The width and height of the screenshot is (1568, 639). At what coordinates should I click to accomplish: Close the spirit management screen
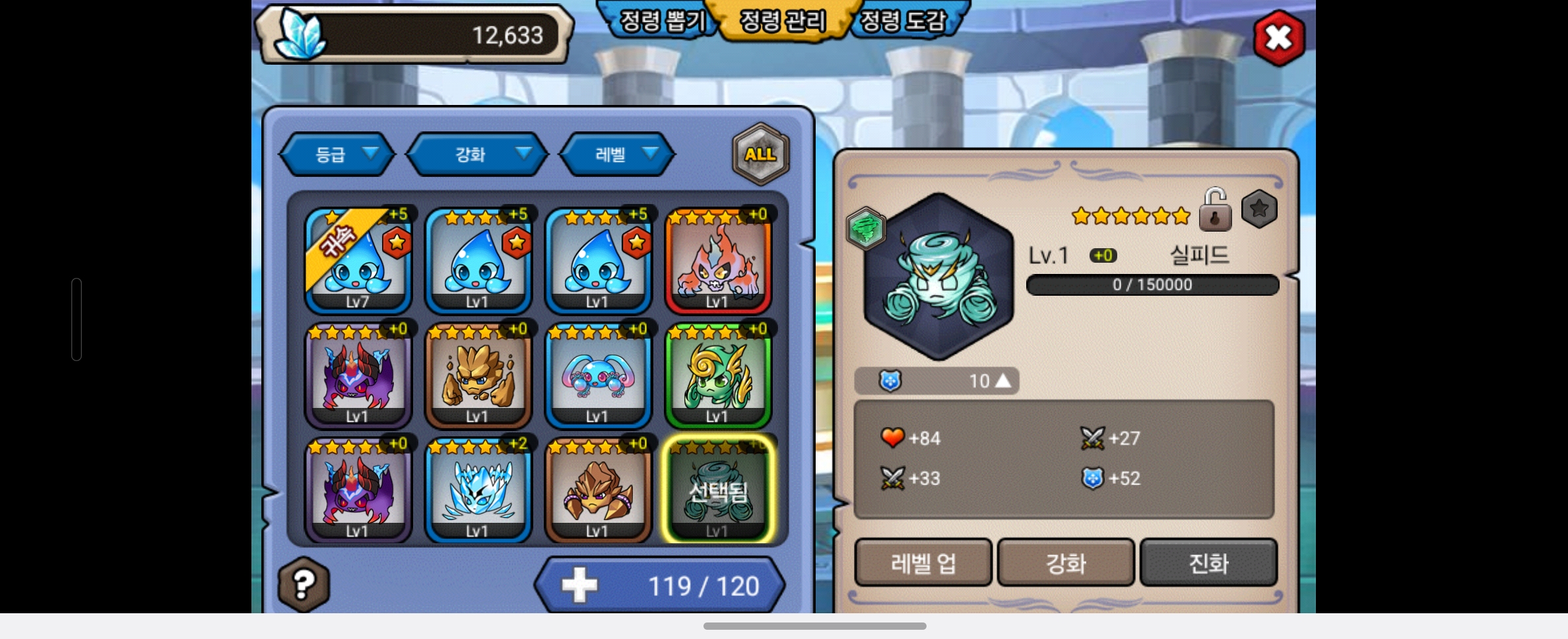1278,38
